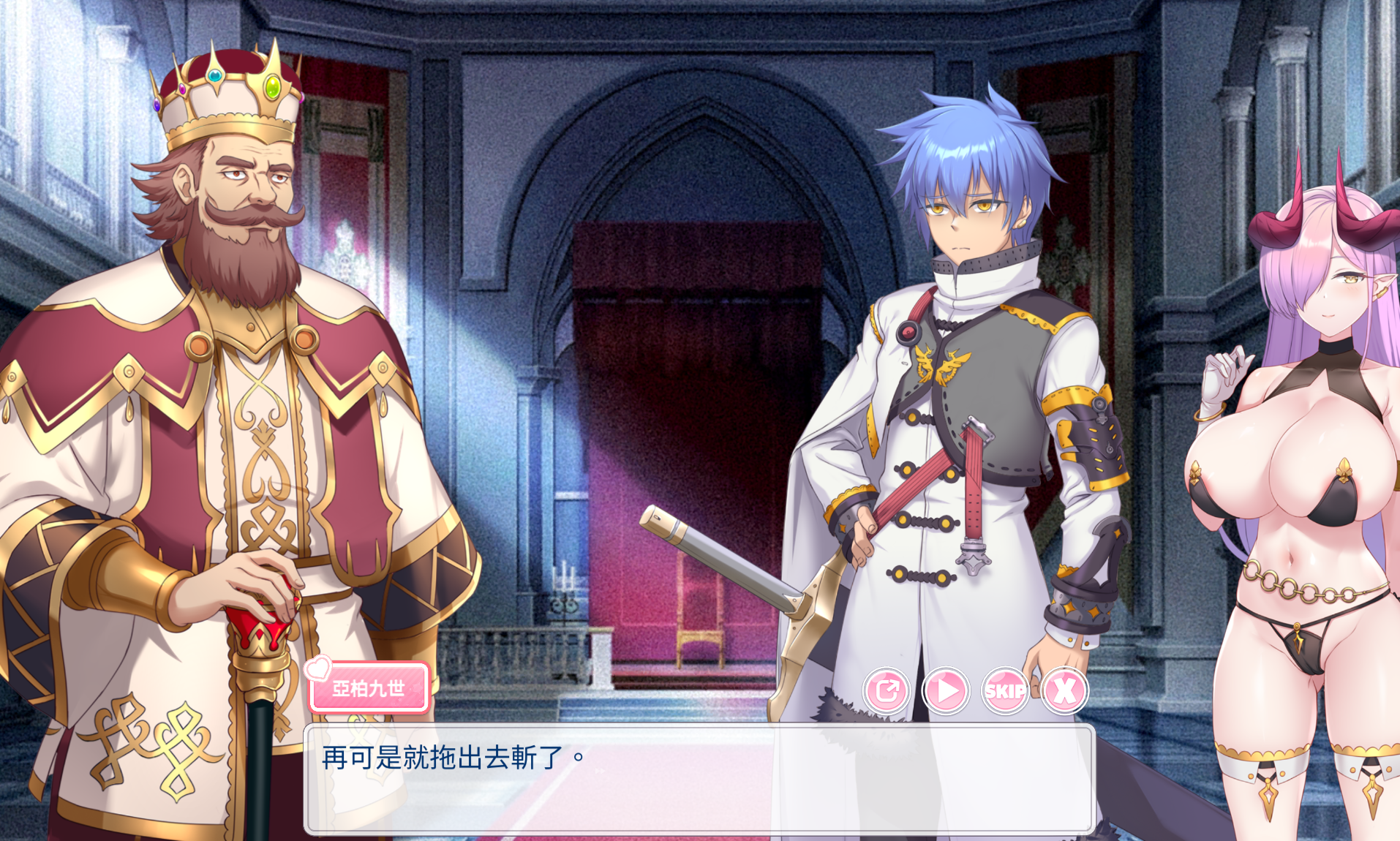Click the share arrow button
The height and width of the screenshot is (841, 1400).
[x=887, y=690]
